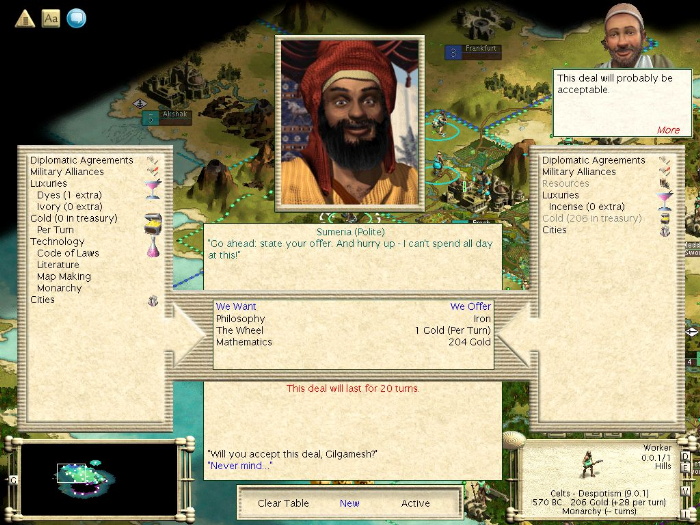Choose Literature from the technology list
The height and width of the screenshot is (525, 700).
[x=62, y=265]
